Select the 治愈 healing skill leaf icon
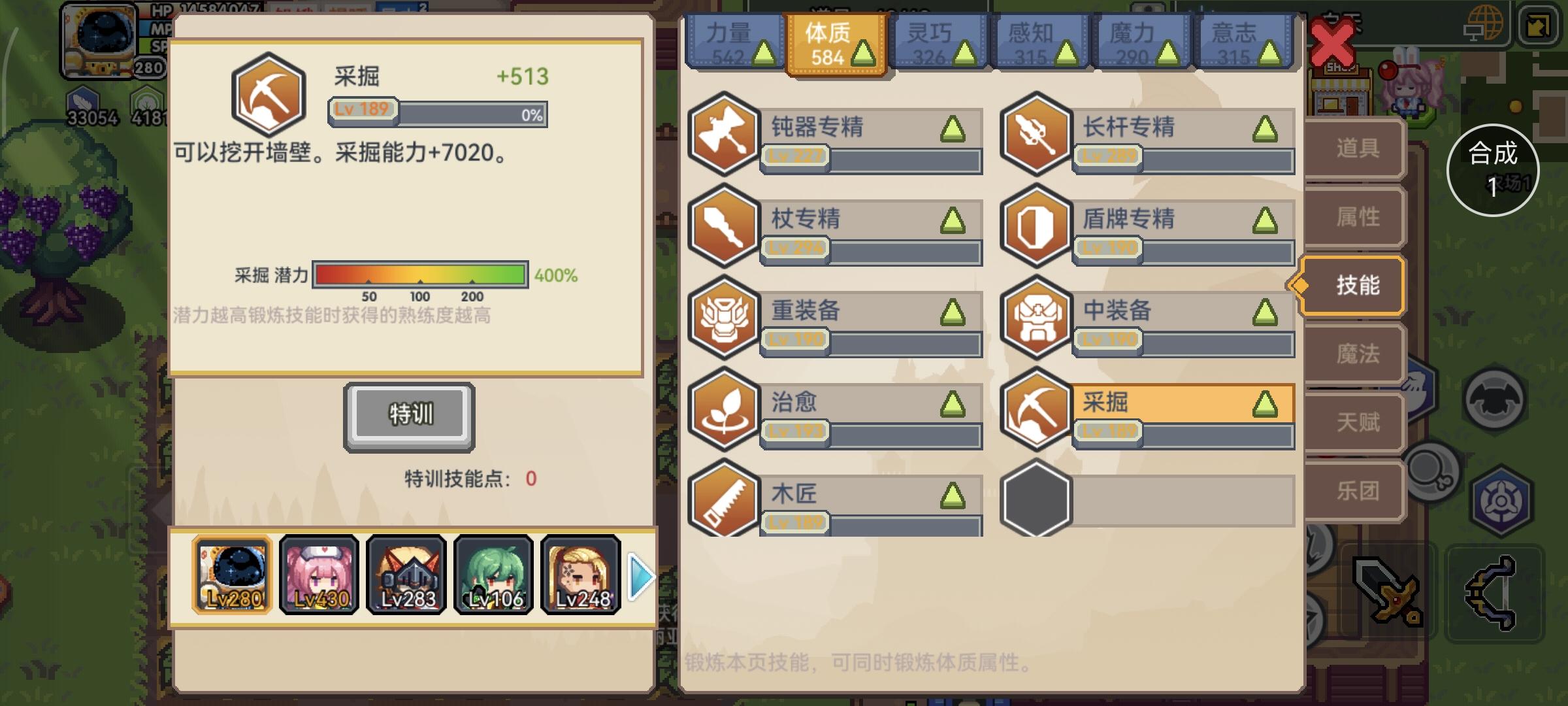Viewport: 1568px width, 706px height. click(723, 412)
